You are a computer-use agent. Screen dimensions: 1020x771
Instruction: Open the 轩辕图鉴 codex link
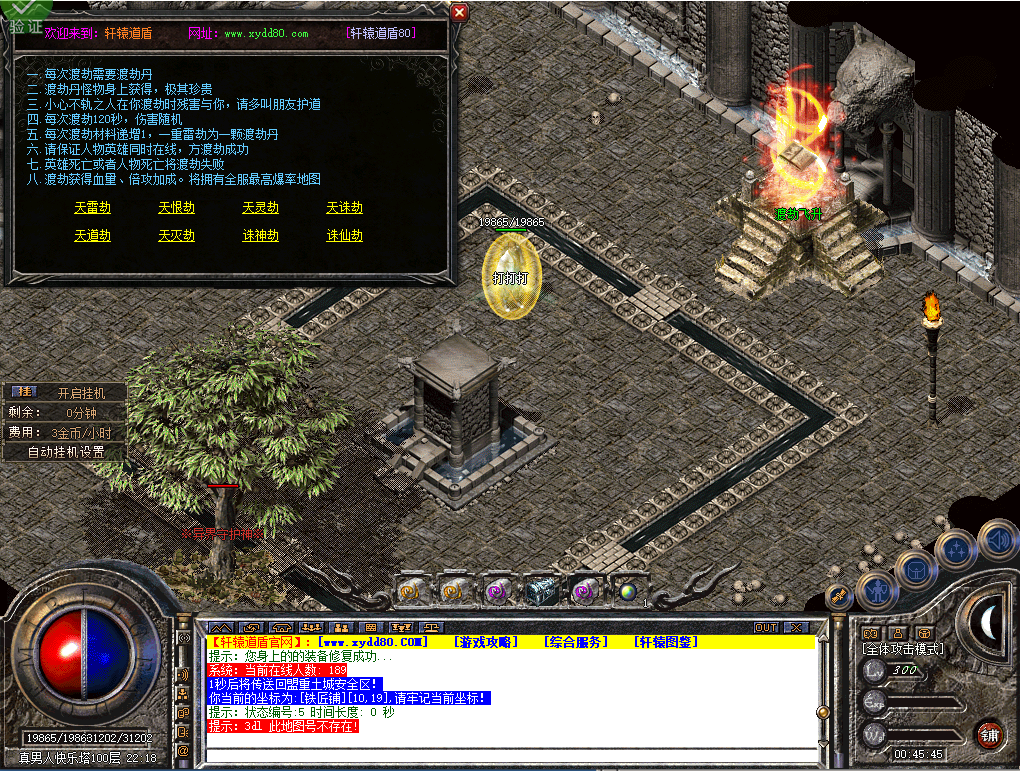tap(666, 642)
